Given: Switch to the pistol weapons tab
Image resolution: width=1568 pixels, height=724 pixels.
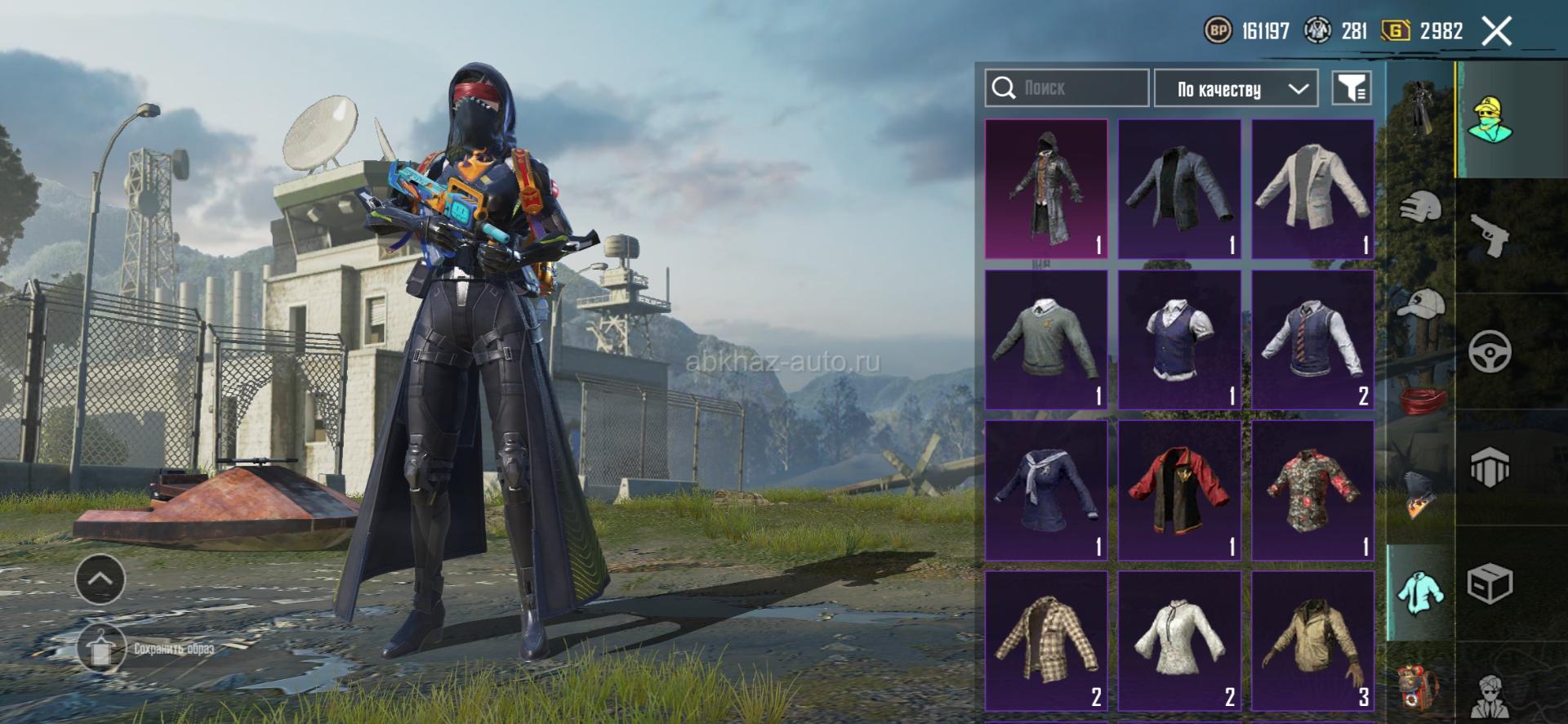Looking at the screenshot, I should point(1490,235).
